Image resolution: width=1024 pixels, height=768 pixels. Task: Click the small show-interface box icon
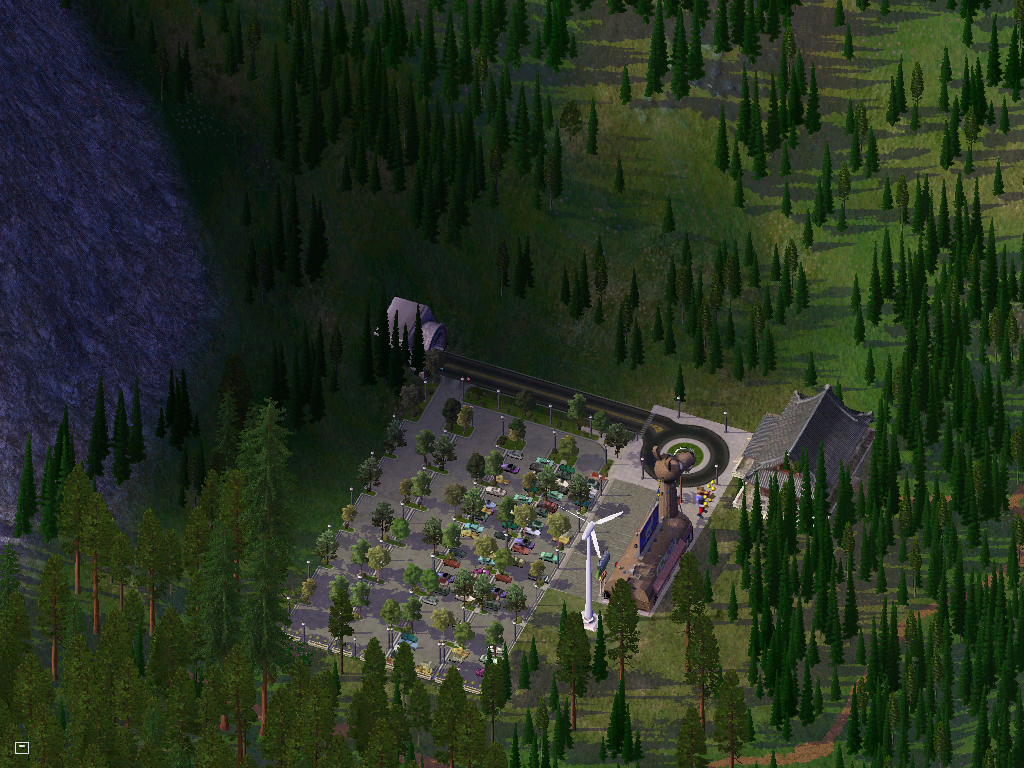pos(22,747)
